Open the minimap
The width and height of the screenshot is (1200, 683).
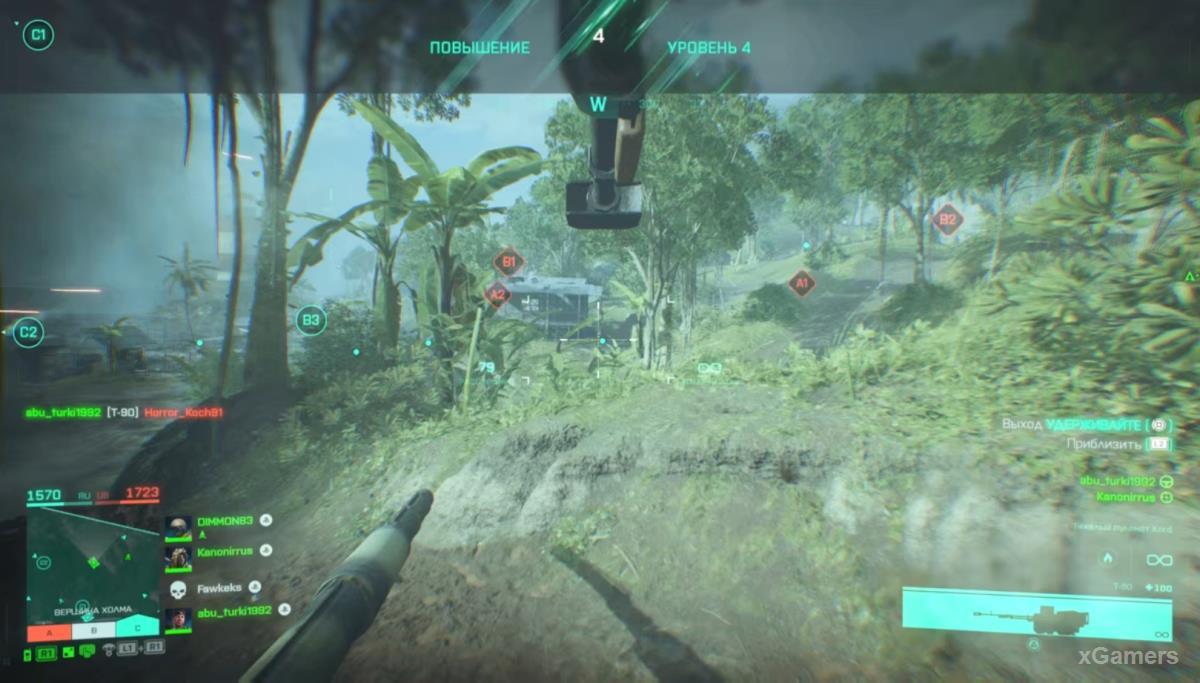coord(92,563)
